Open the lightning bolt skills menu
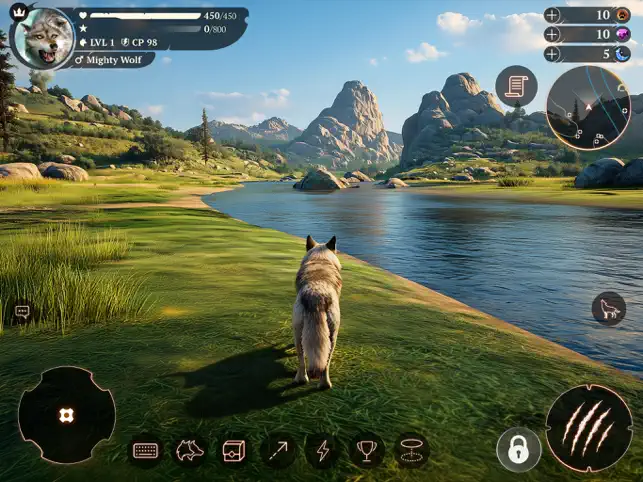643x482 pixels. tap(322, 451)
